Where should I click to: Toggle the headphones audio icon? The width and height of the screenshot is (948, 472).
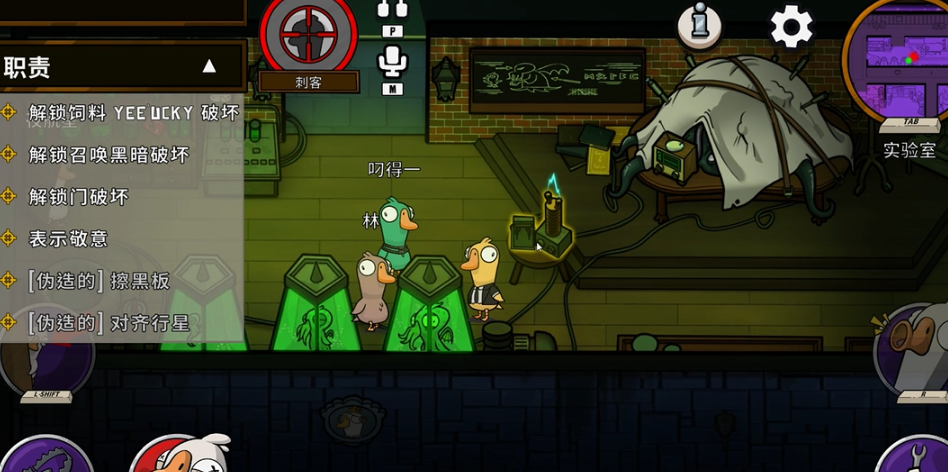[393, 11]
